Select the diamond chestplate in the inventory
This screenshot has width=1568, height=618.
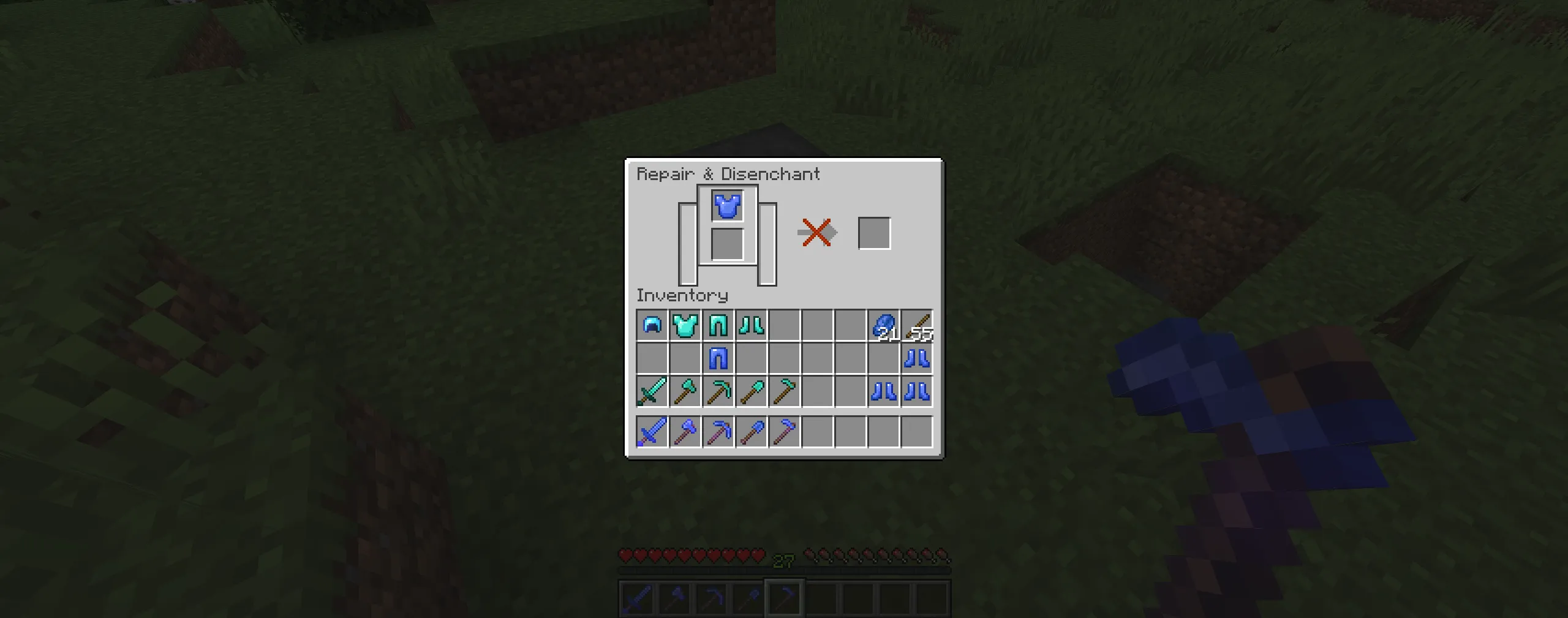685,326
